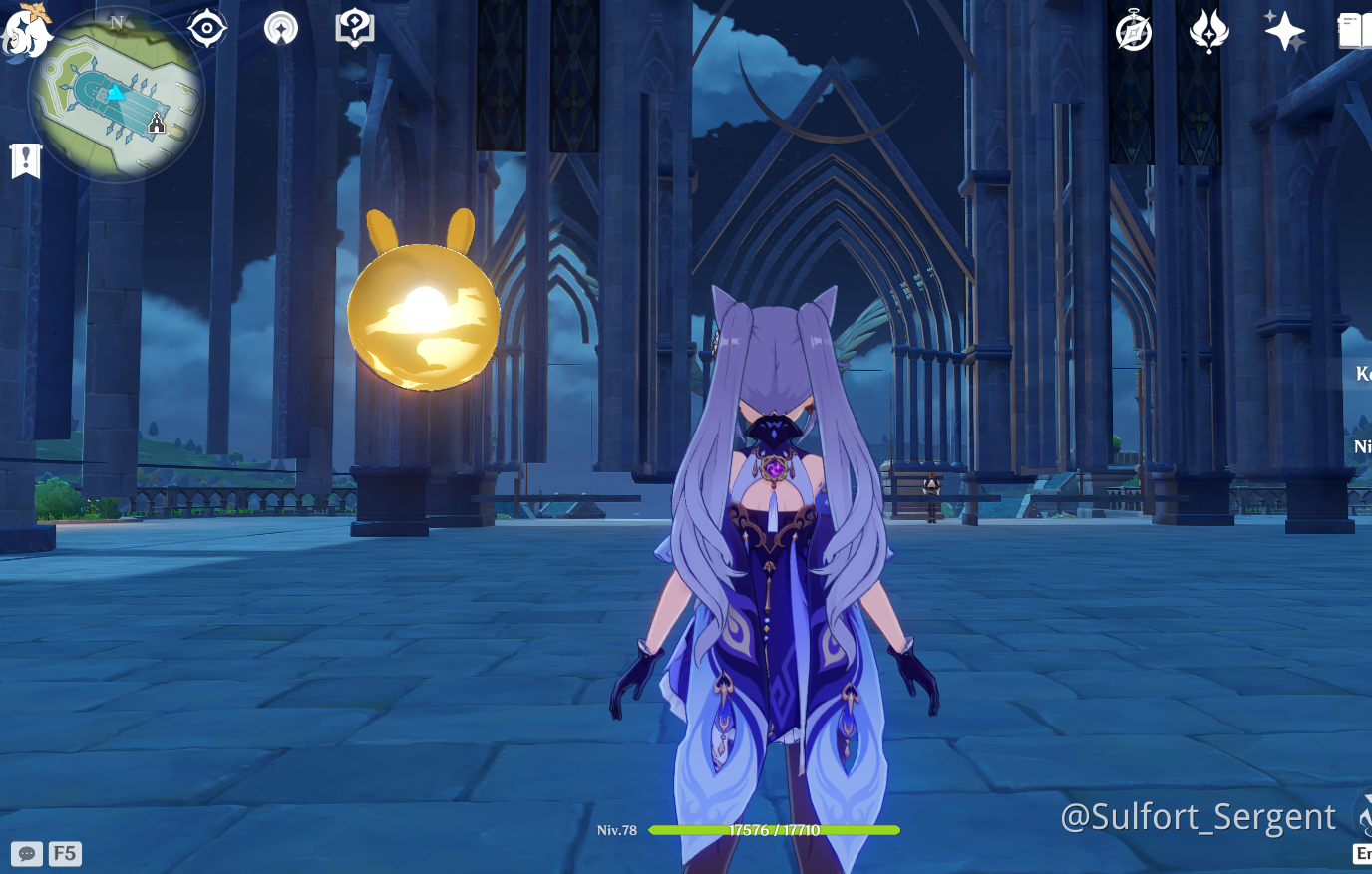Image resolution: width=1372 pixels, height=874 pixels.
Task: Click the player arrow marker on minimap
Action: pyautogui.click(x=117, y=95)
